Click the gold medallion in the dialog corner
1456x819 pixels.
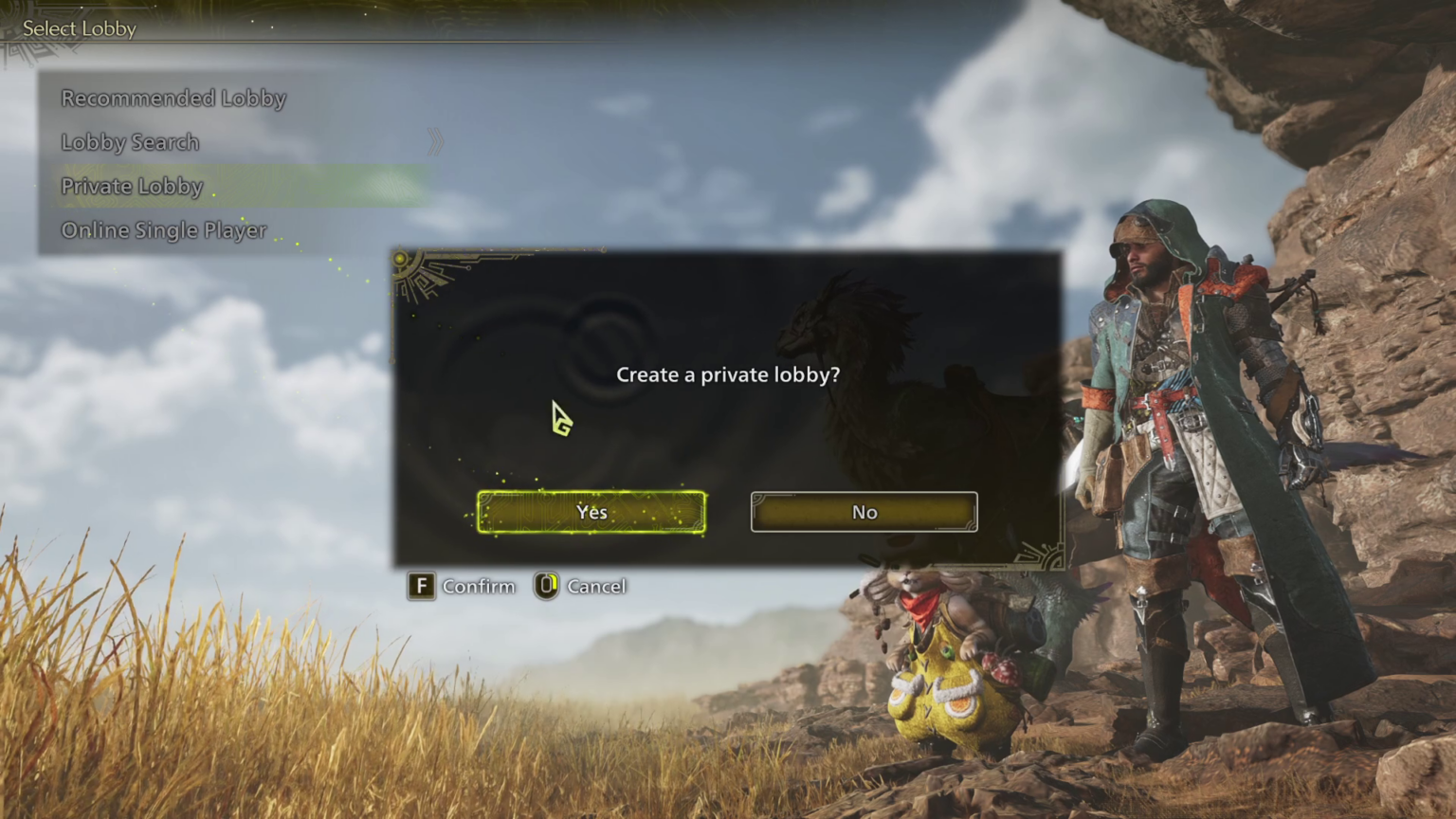(400, 258)
